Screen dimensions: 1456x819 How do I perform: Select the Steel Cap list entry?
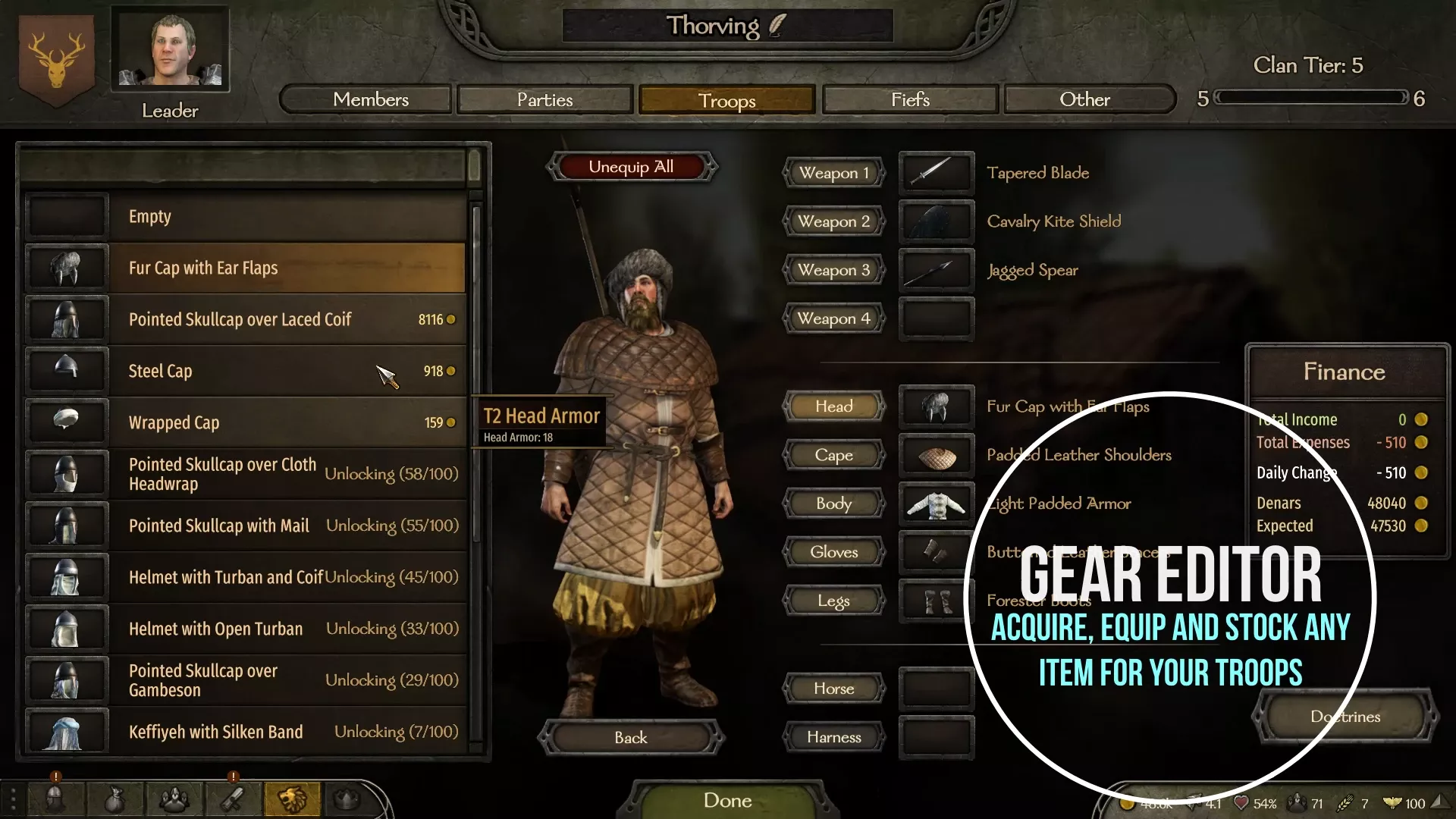[x=227, y=371]
